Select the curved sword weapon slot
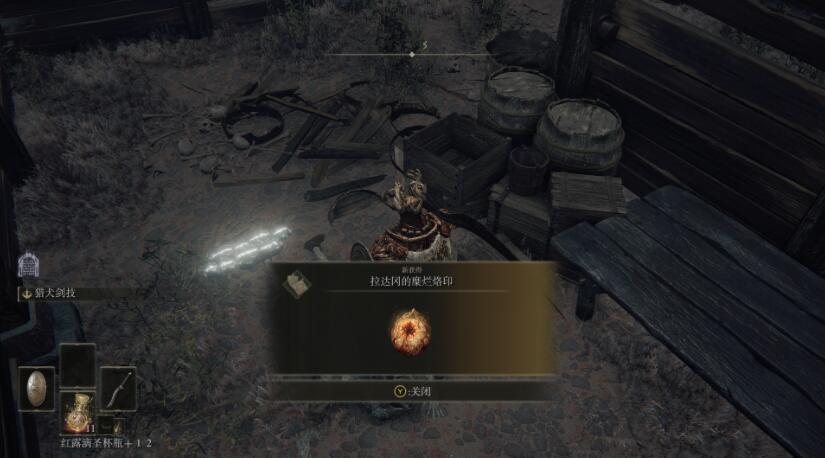Viewport: 825px width, 458px height. coord(118,388)
